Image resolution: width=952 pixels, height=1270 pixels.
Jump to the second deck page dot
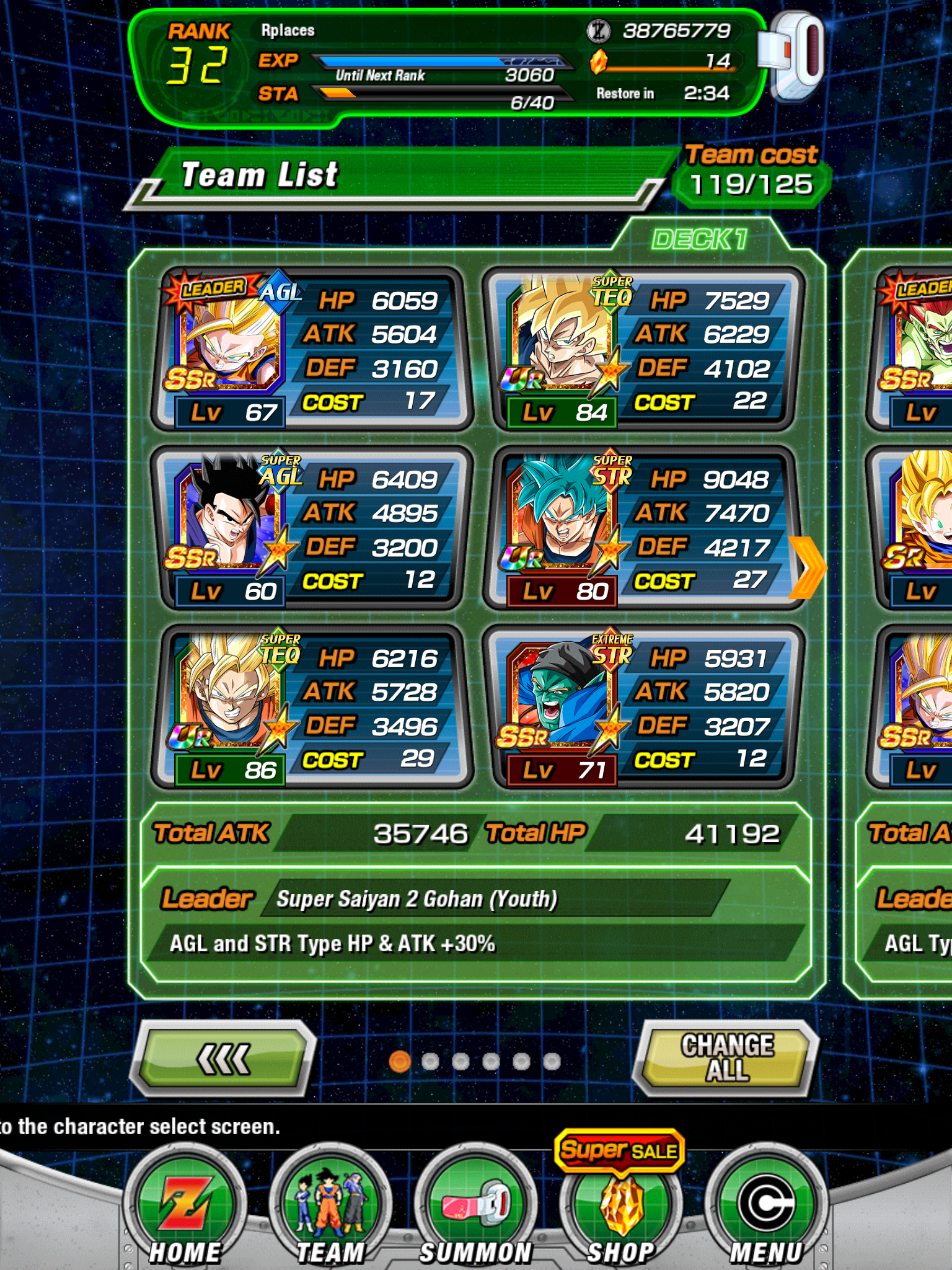coord(430,1062)
